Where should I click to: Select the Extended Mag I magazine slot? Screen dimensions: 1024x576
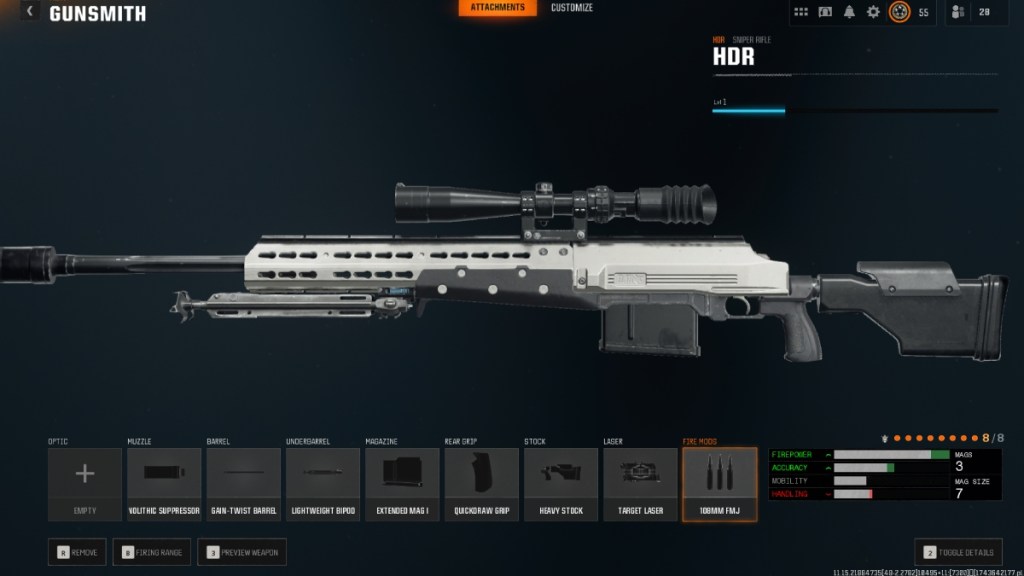pyautogui.click(x=402, y=484)
